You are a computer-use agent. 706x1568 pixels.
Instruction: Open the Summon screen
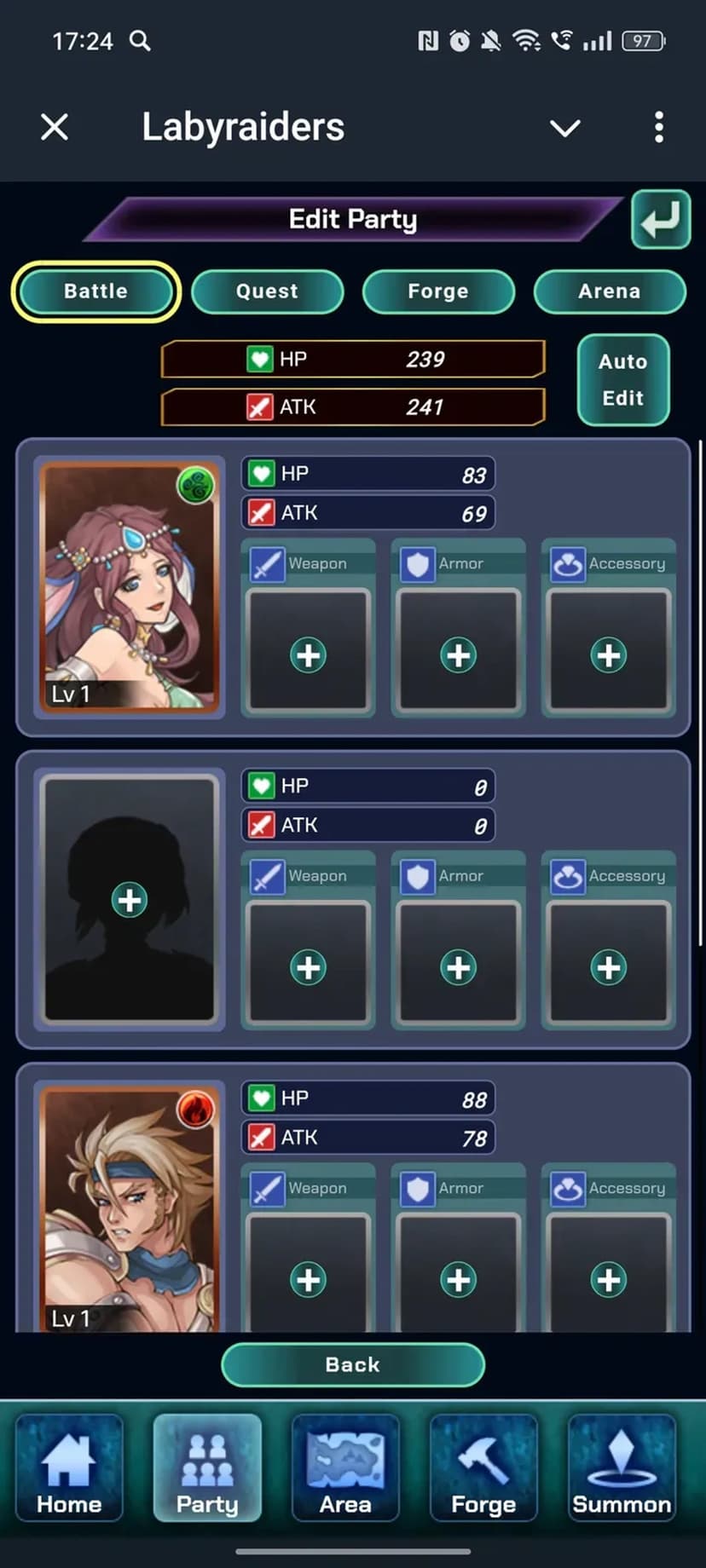(622, 1467)
